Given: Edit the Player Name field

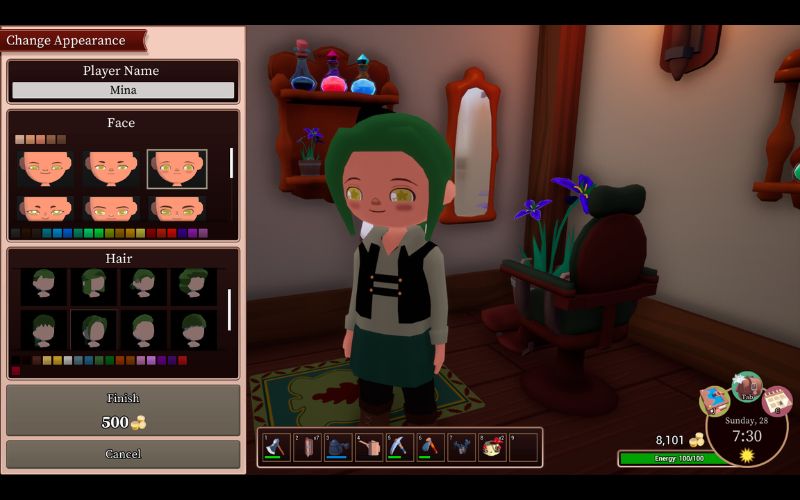Looking at the screenshot, I should click(x=123, y=90).
